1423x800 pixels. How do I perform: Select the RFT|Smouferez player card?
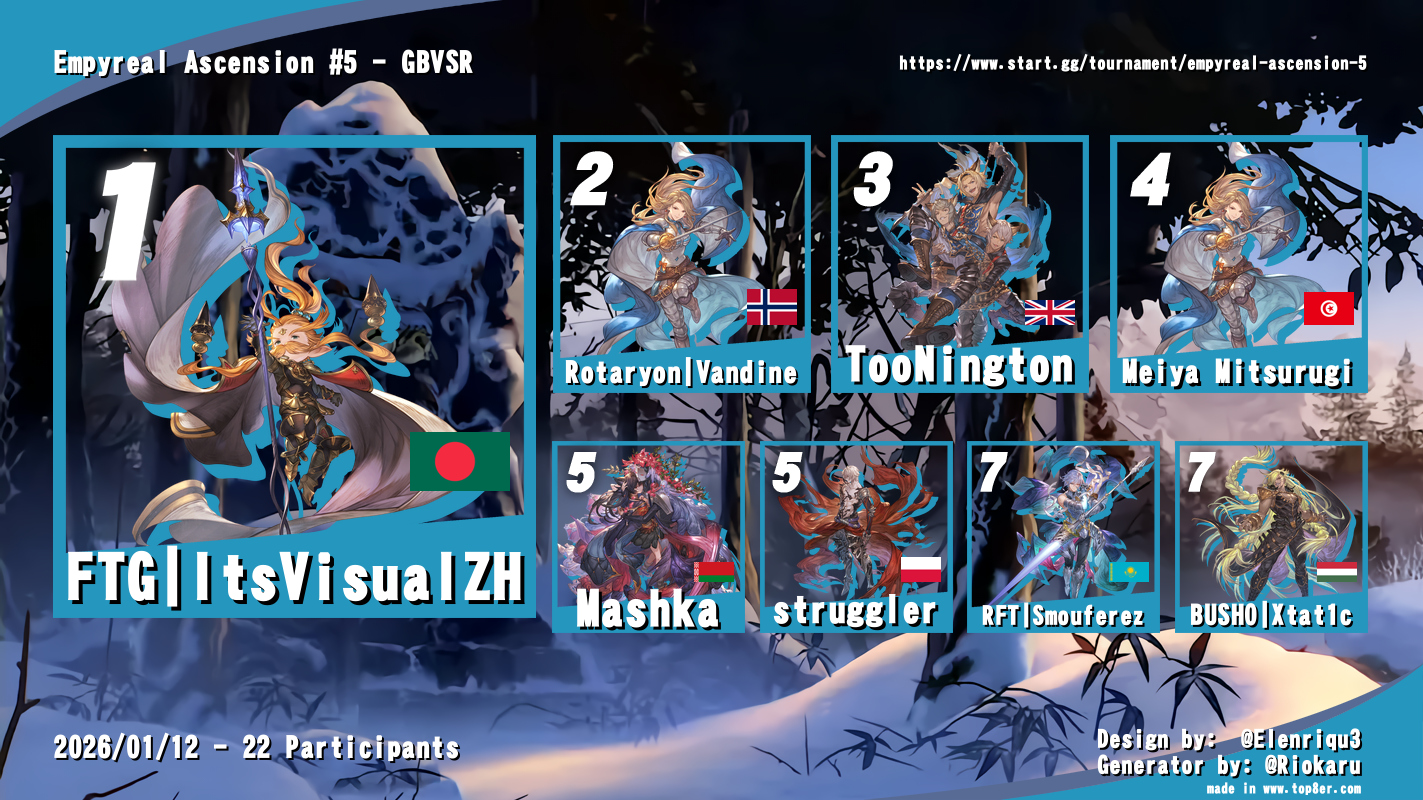coord(1063,536)
